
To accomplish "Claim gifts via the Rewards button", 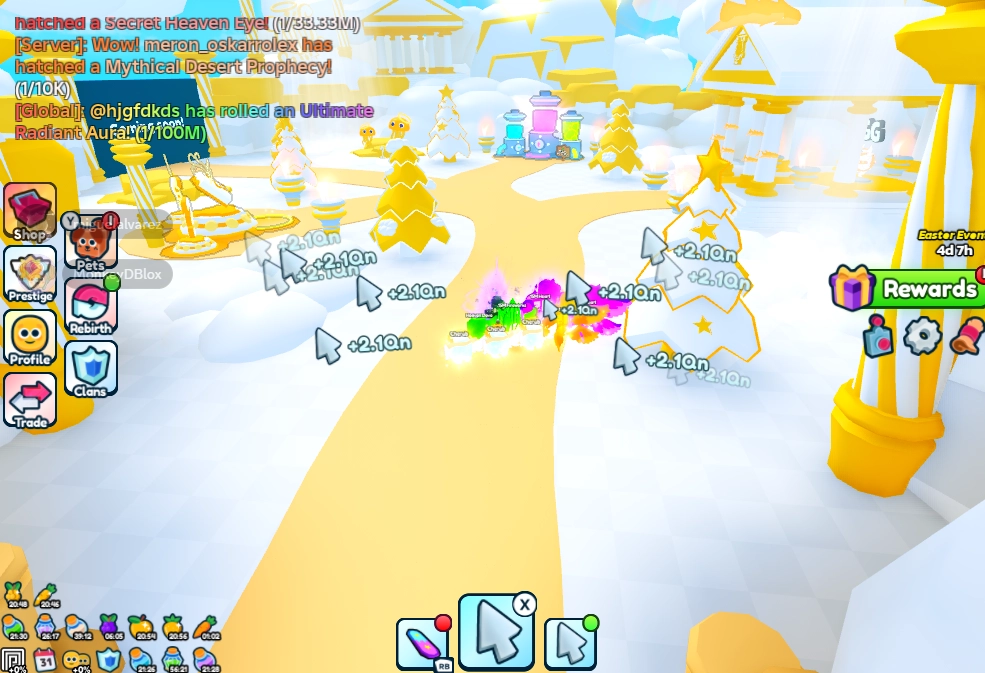I will [x=905, y=289].
